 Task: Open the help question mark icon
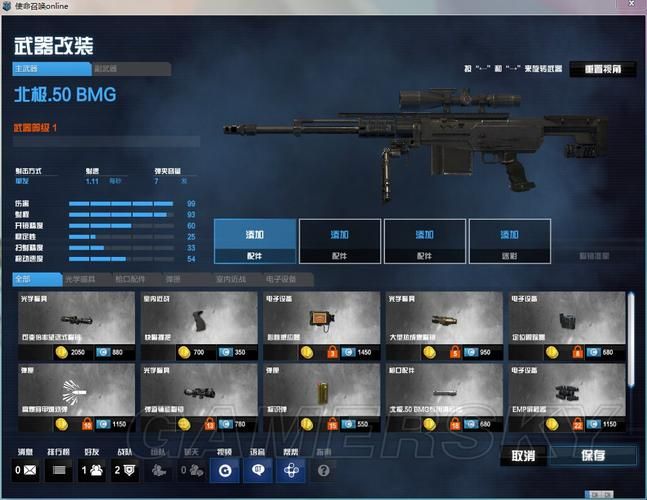tap(323, 469)
